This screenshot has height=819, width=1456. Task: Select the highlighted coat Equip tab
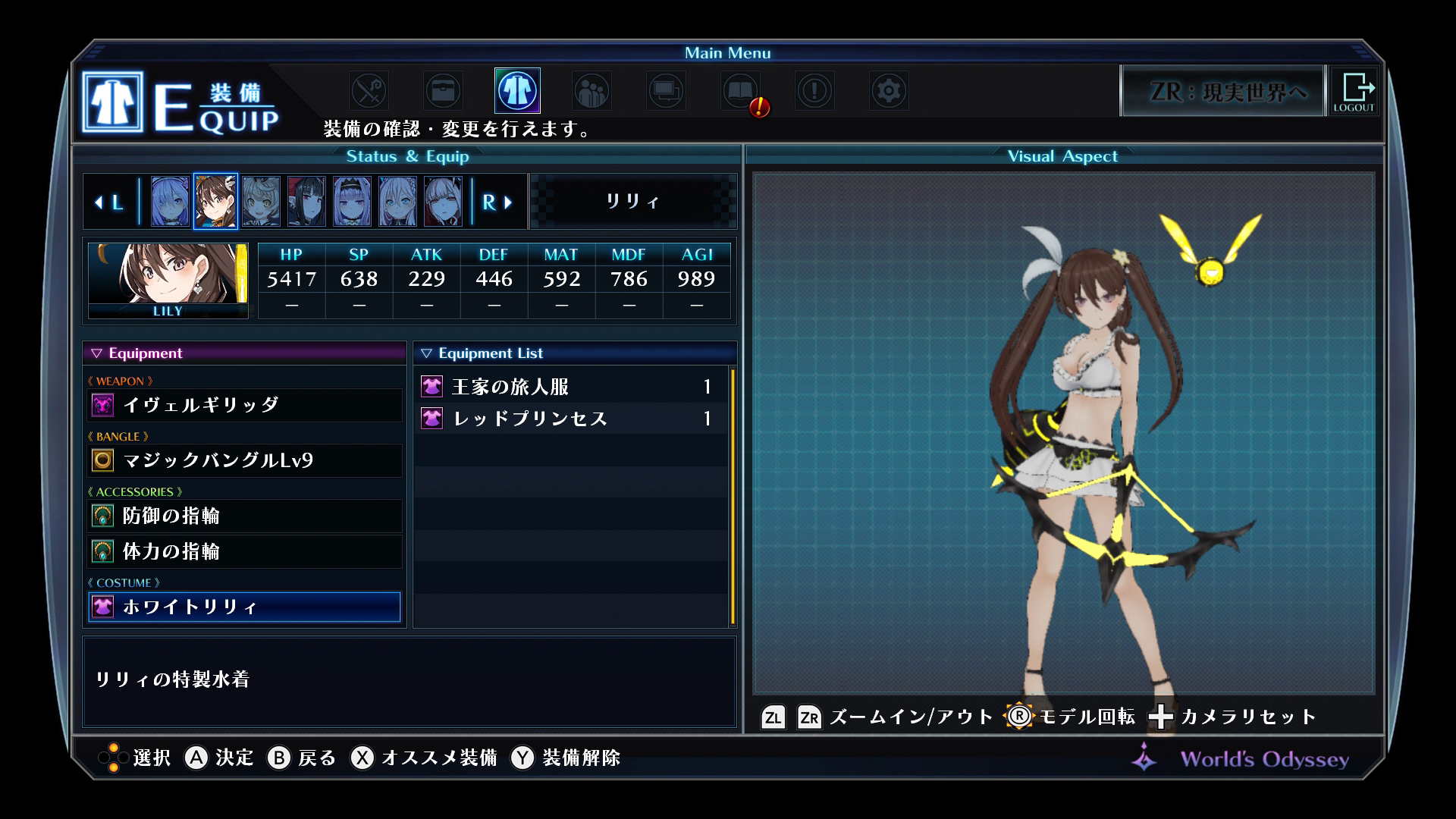coord(517,91)
